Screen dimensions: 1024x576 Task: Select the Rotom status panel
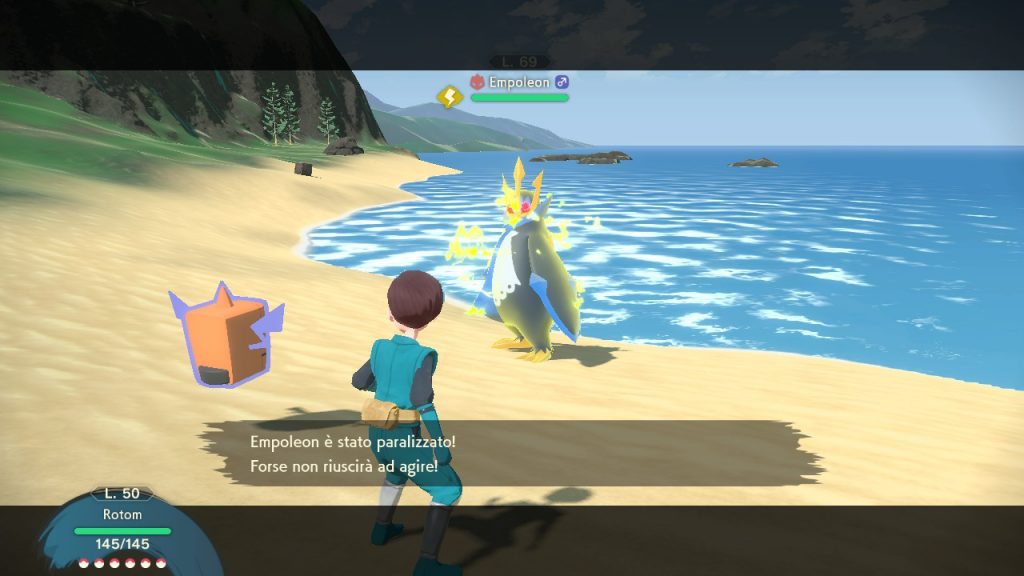122,530
